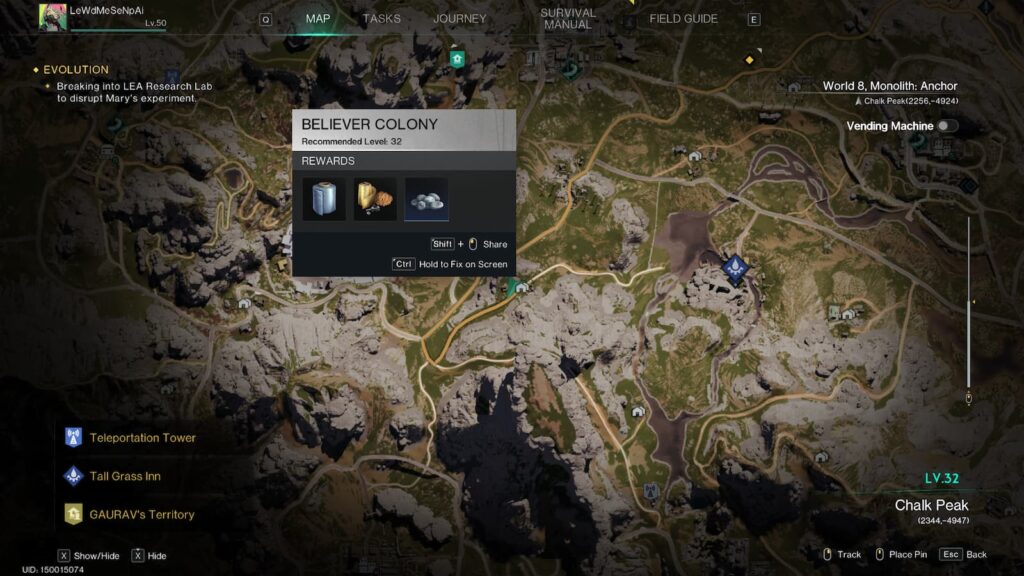Select the Teleportation Tower legend entry

[x=142, y=438]
